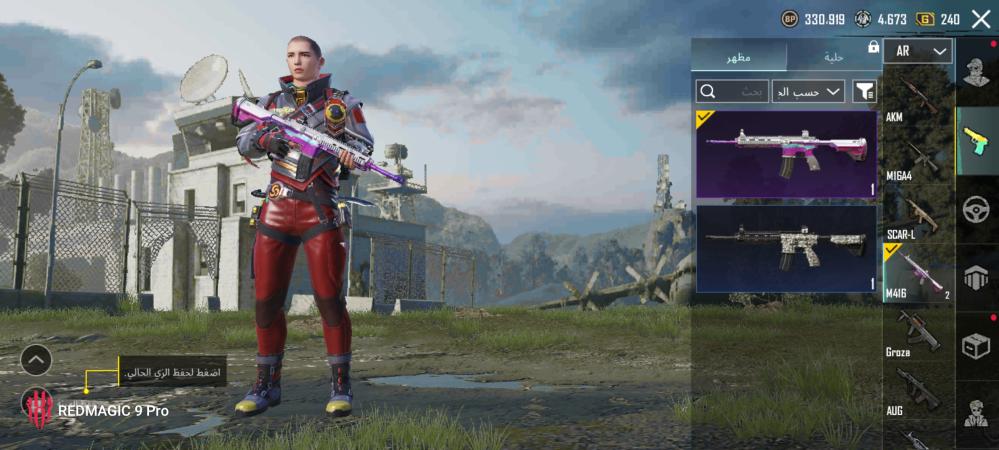Open the AR weapon type dropdown
The image size is (999, 450).
point(917,51)
